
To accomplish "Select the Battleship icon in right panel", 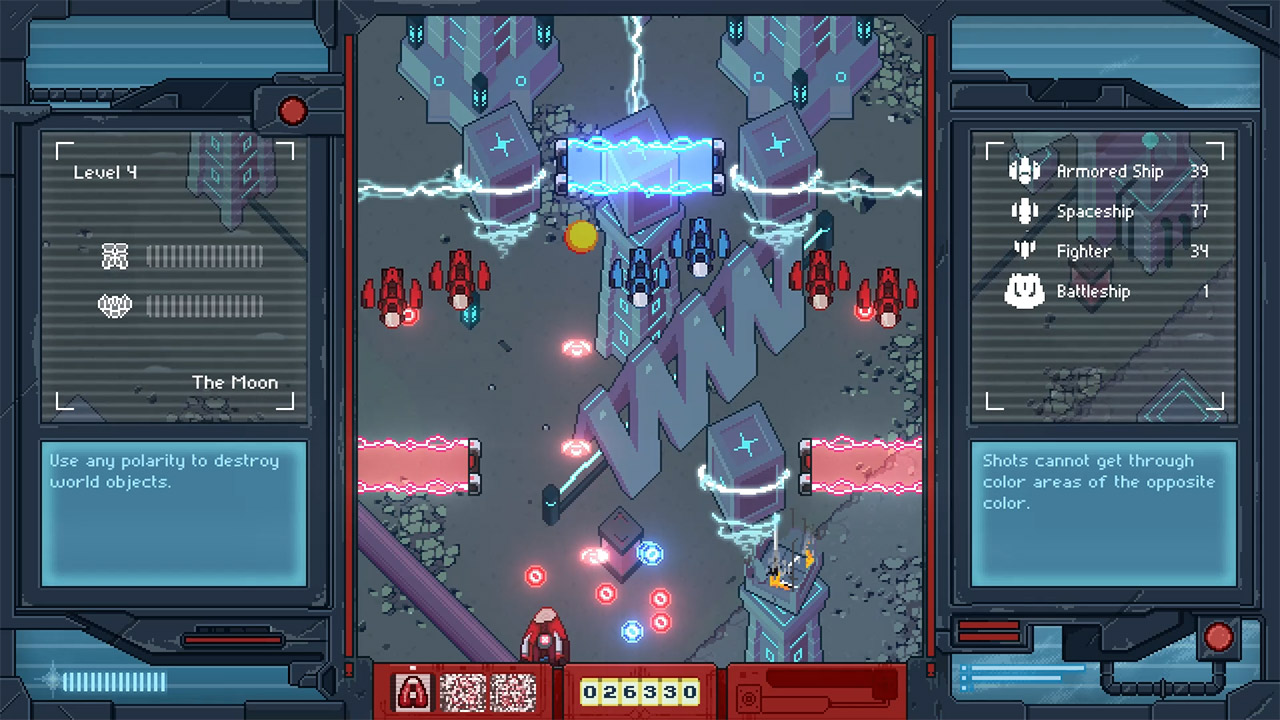I will tap(1024, 291).
